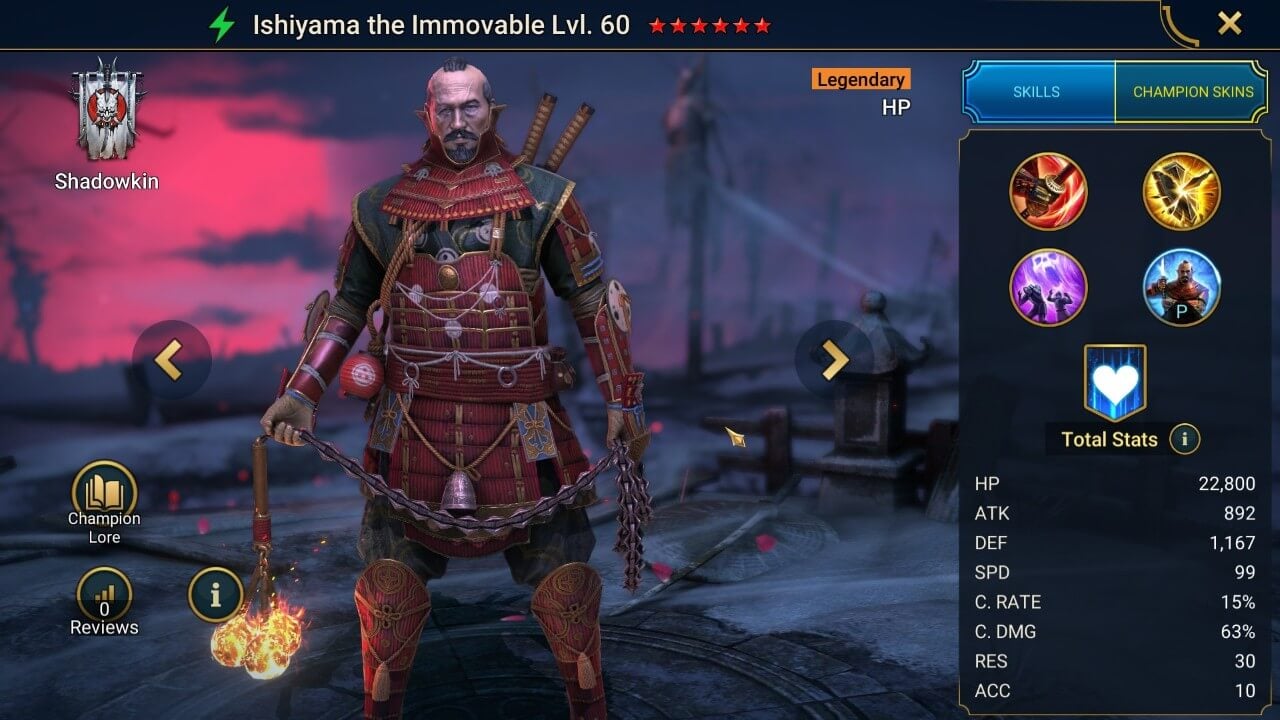Open the skill icon marked with P
This screenshot has height=720, width=1280.
pyautogui.click(x=1181, y=285)
